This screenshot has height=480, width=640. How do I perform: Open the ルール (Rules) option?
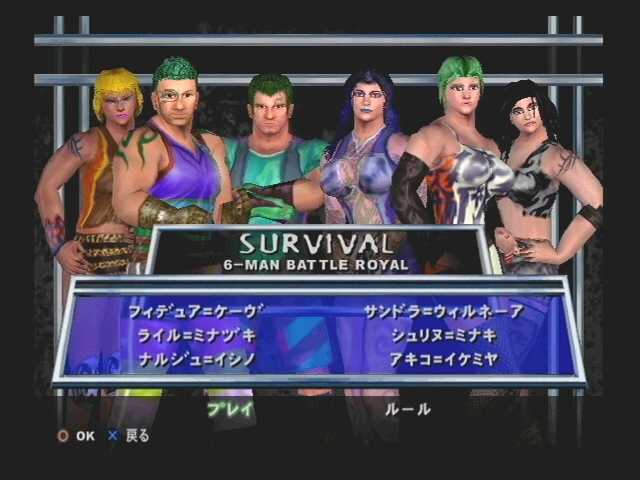[408, 408]
